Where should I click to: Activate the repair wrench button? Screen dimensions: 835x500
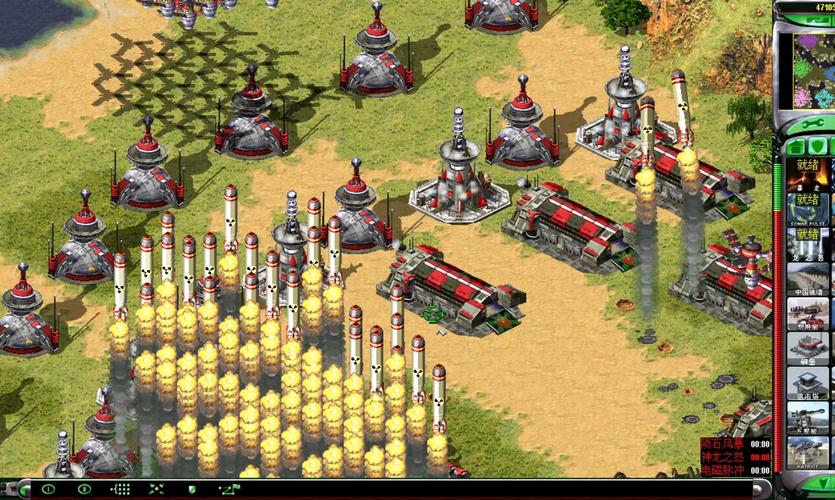click(x=807, y=125)
